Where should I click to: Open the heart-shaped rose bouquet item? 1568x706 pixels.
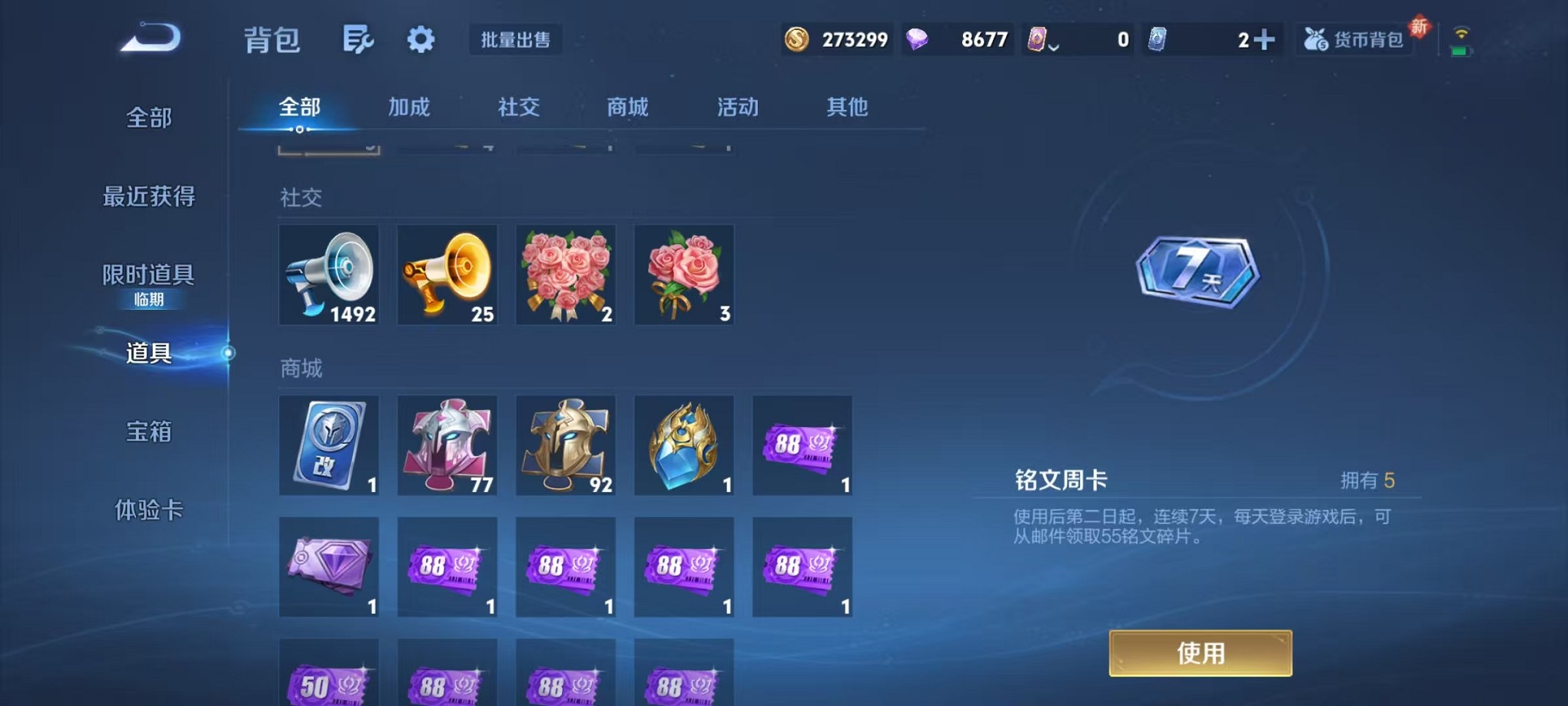[566, 275]
